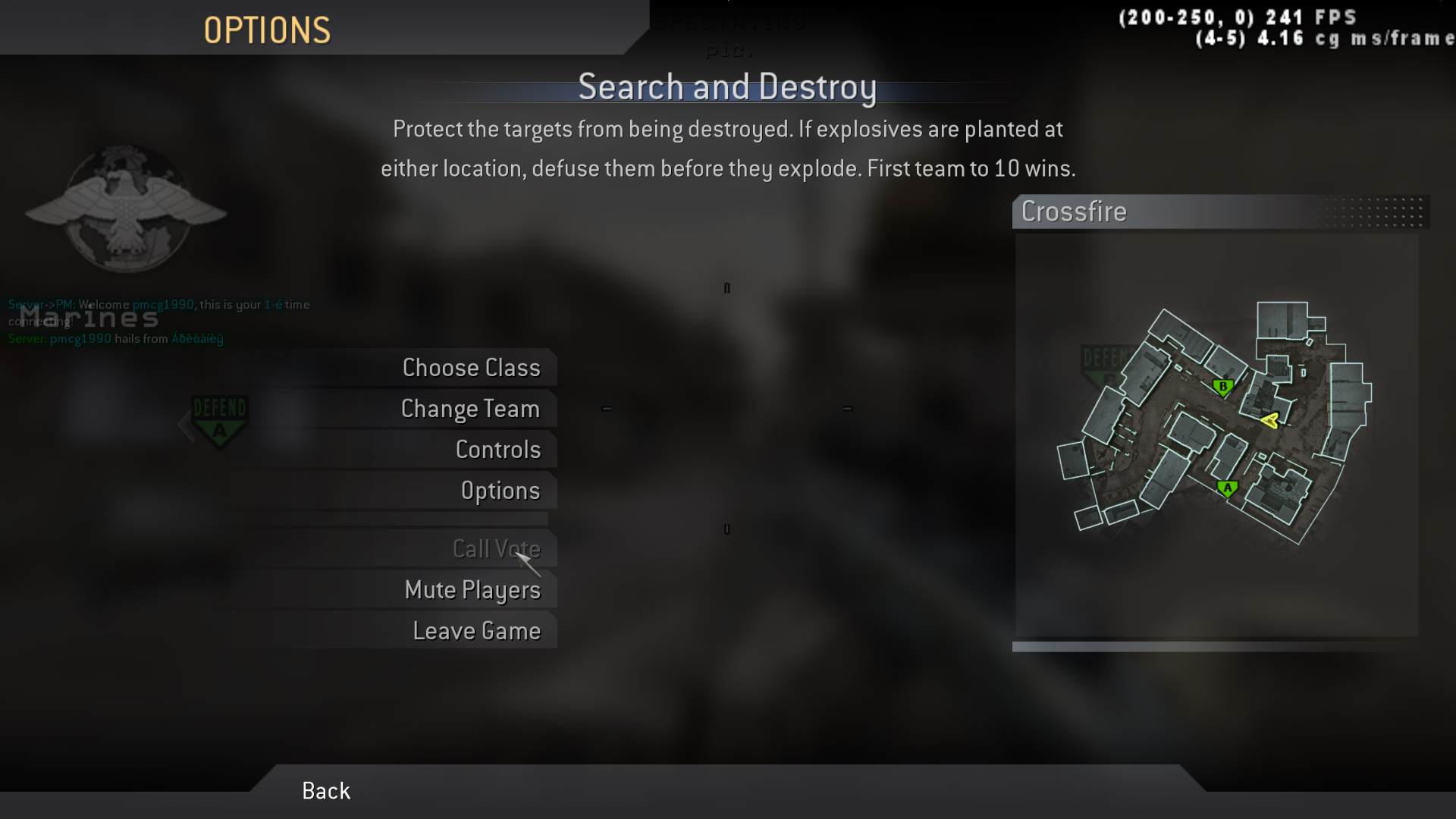Click the grayed-out Call Vote entry
The width and height of the screenshot is (1456, 819).
tap(496, 548)
